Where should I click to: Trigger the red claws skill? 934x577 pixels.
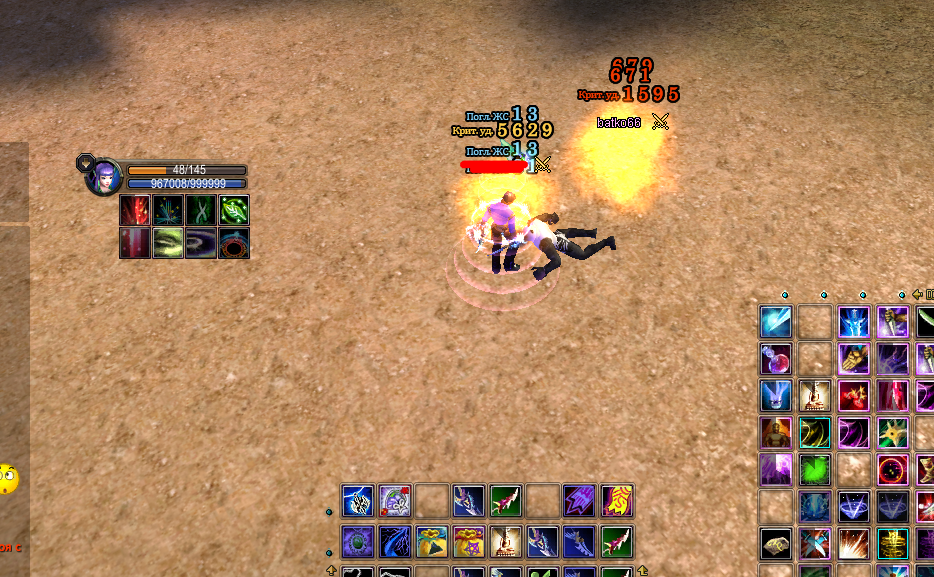coord(853,395)
